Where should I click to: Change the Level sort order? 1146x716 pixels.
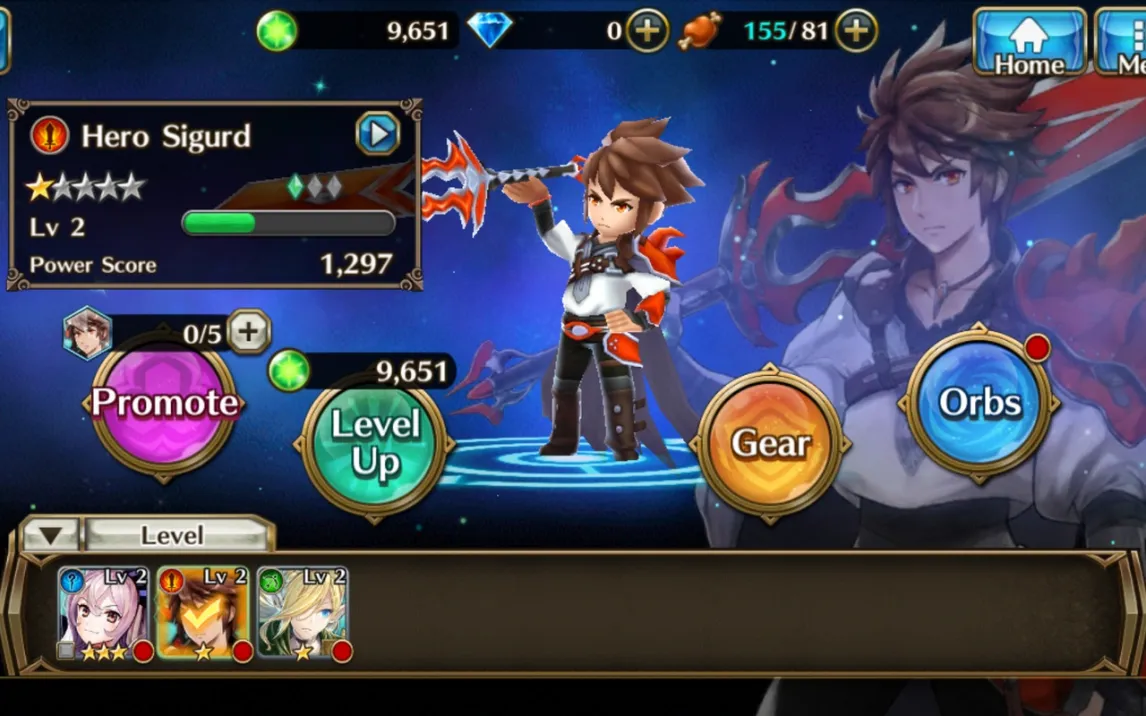click(x=173, y=536)
